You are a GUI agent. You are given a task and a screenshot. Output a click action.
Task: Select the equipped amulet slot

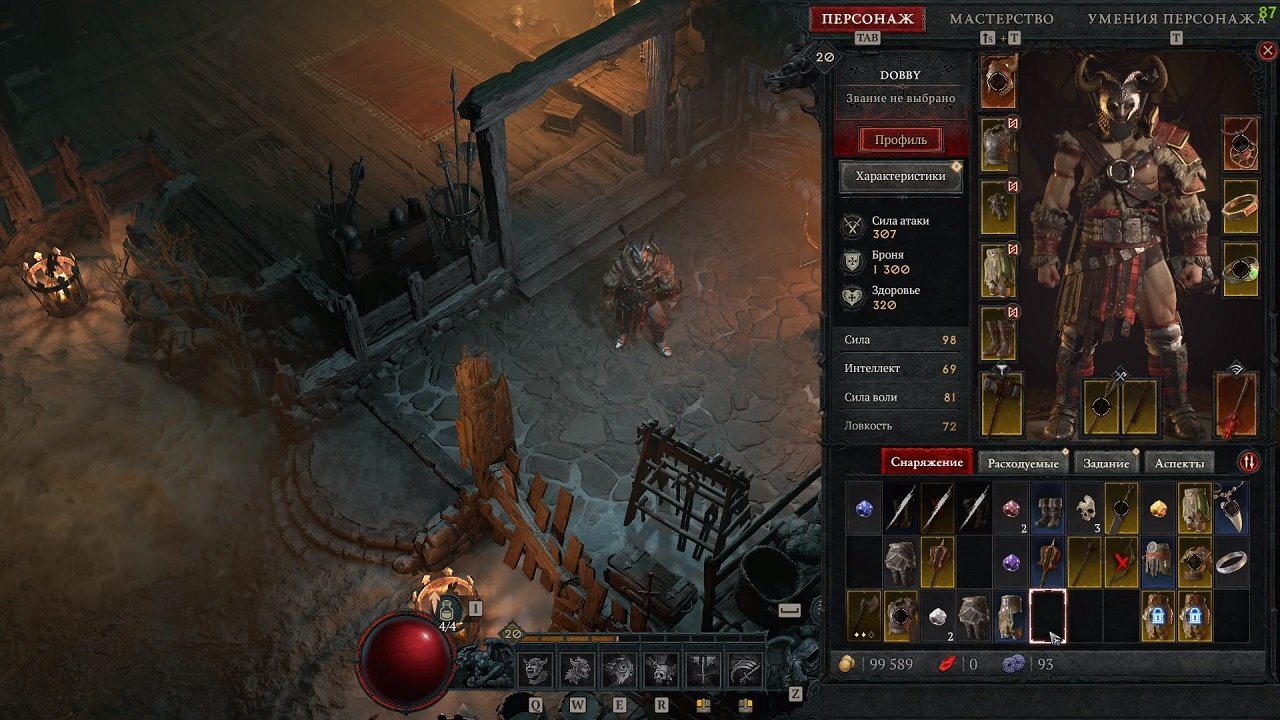pos(1241,143)
